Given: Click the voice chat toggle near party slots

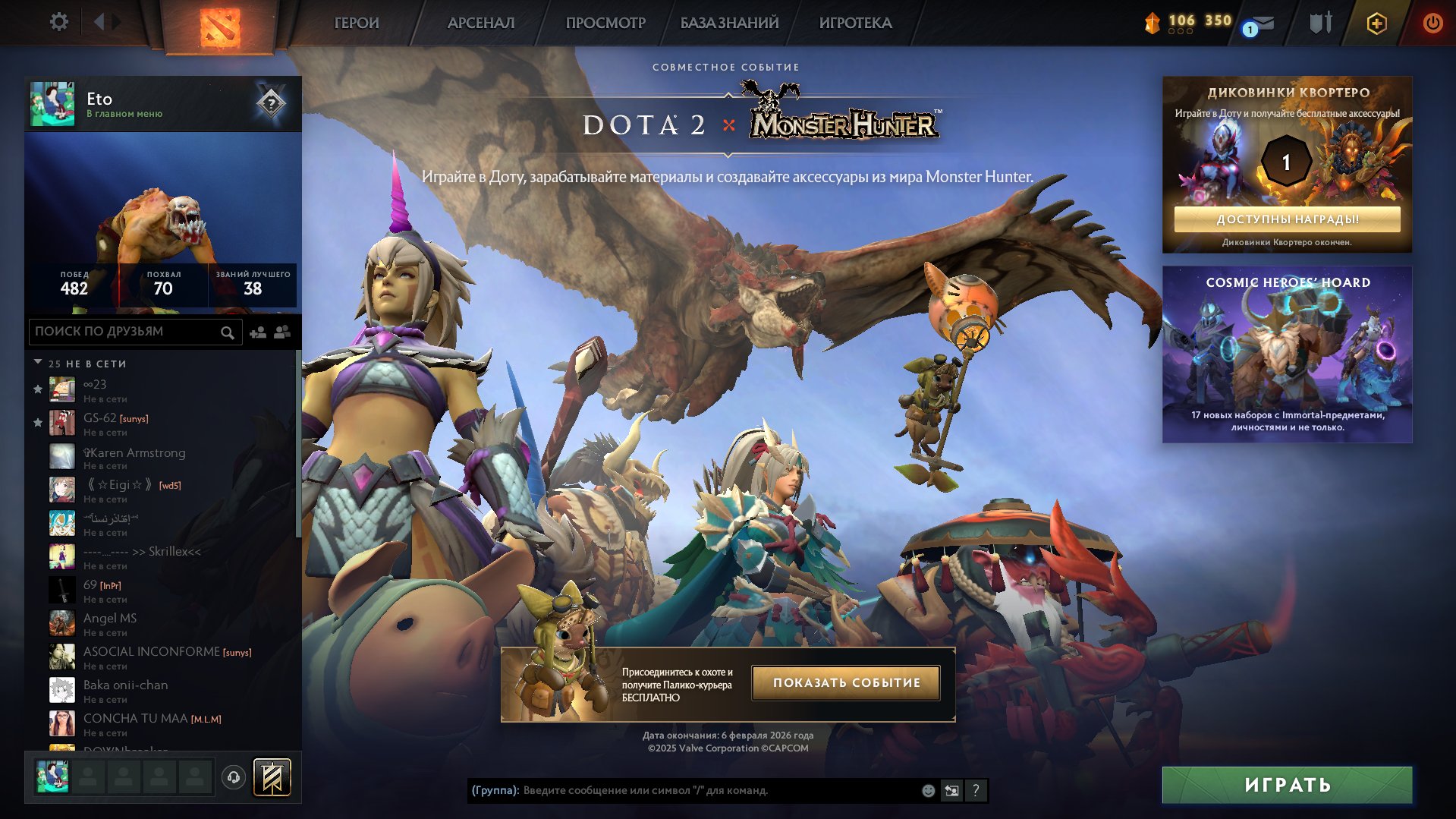Looking at the screenshot, I should click(234, 776).
